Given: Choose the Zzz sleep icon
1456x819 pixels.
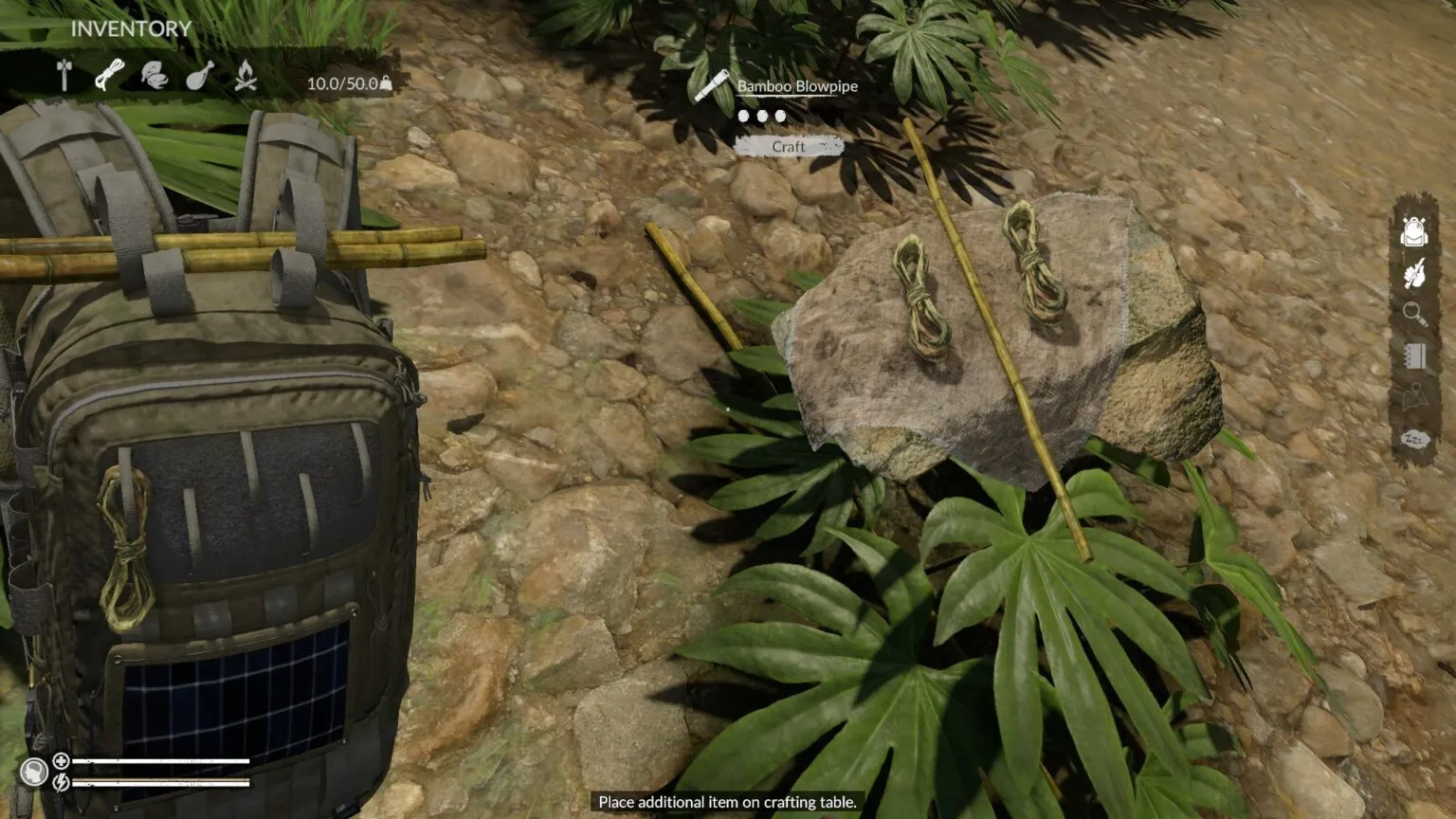Looking at the screenshot, I should [1414, 439].
